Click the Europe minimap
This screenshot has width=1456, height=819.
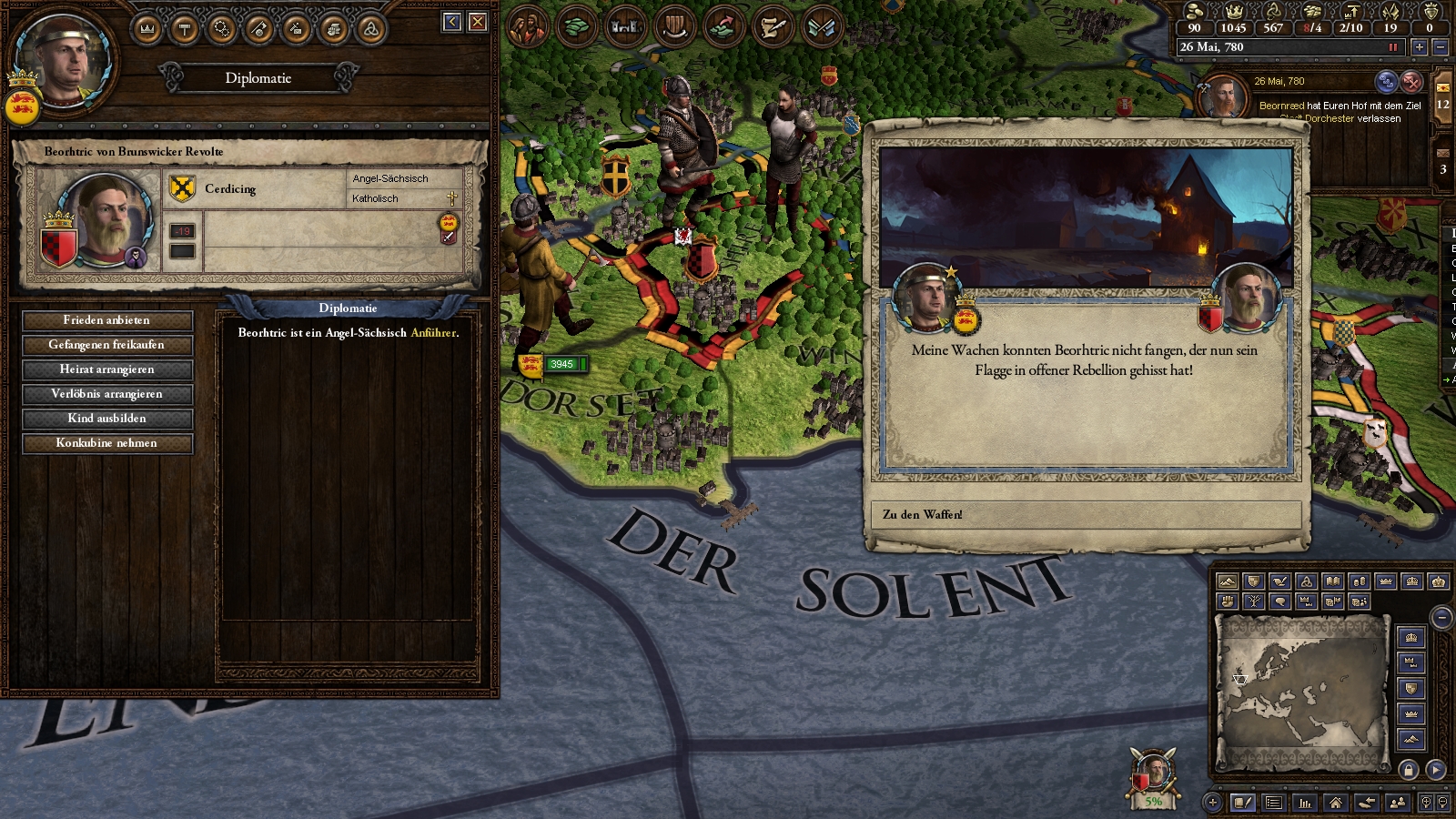(1301, 692)
